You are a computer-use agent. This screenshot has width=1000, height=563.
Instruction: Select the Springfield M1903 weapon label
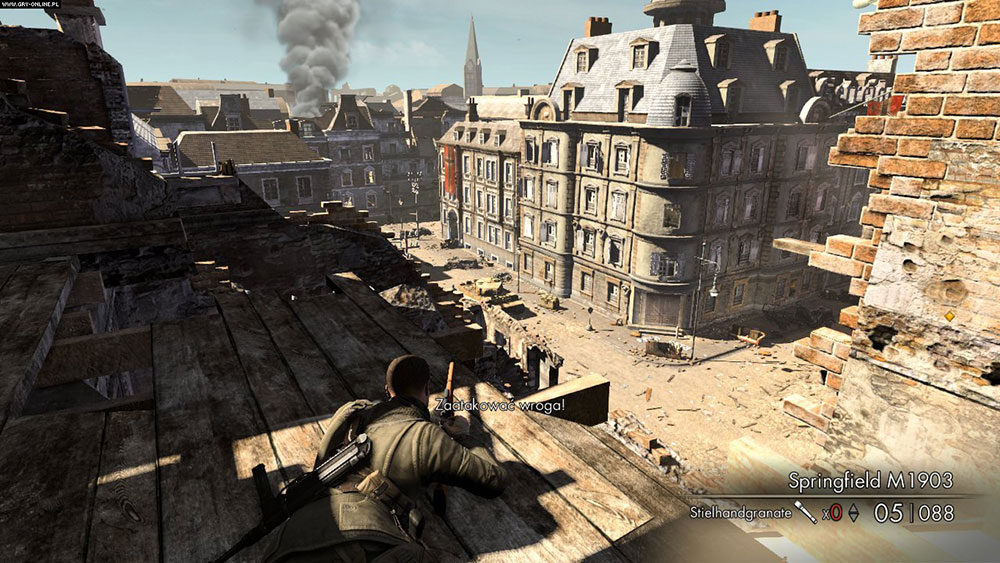click(x=870, y=480)
